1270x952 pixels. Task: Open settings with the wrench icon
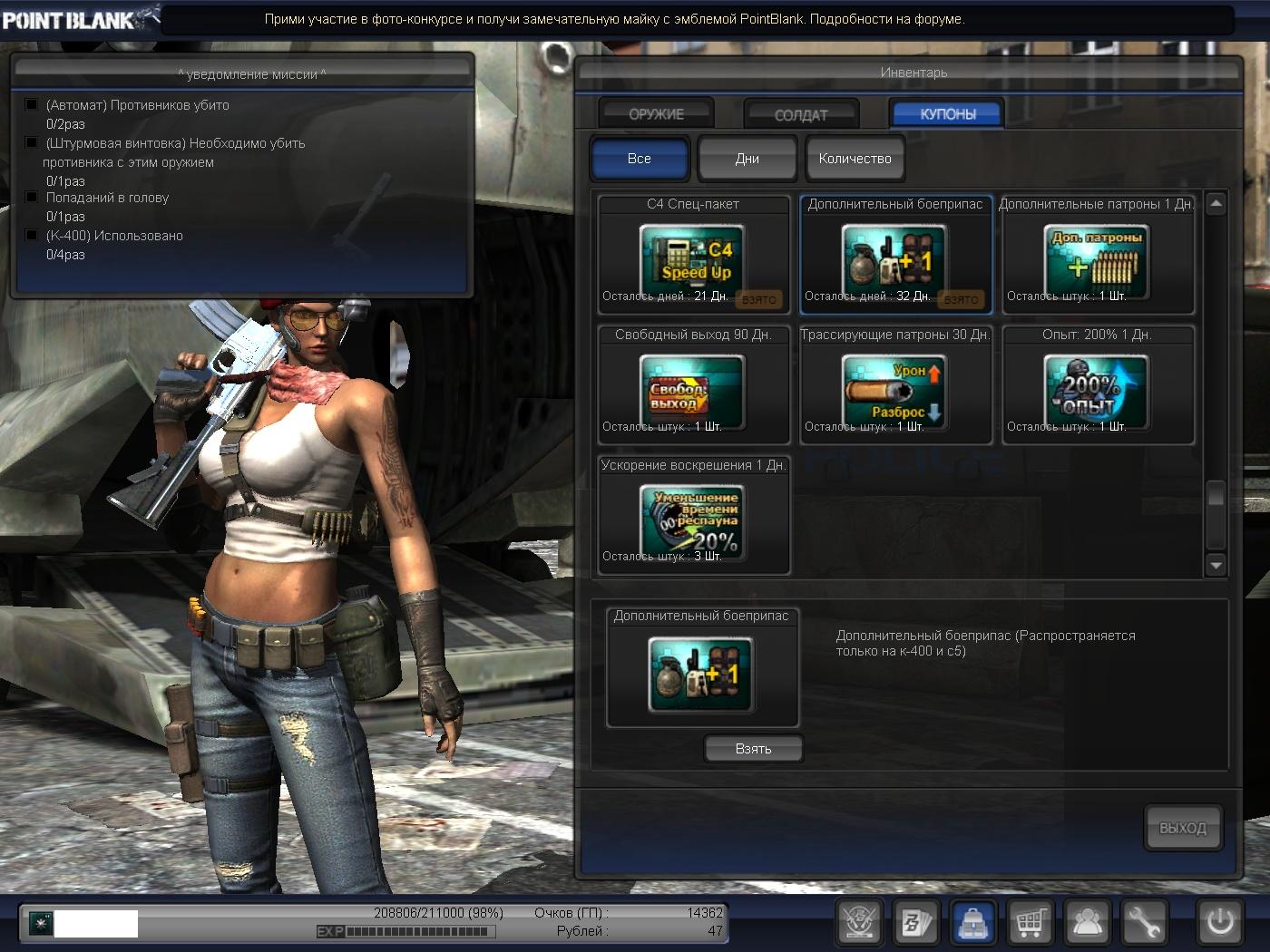click(1144, 924)
